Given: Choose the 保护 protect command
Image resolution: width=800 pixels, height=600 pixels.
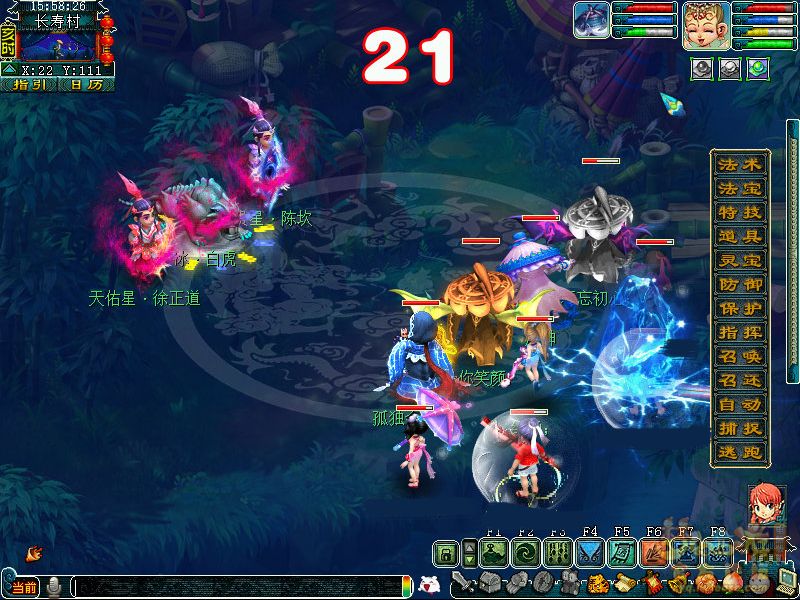Looking at the screenshot, I should pos(740,309).
